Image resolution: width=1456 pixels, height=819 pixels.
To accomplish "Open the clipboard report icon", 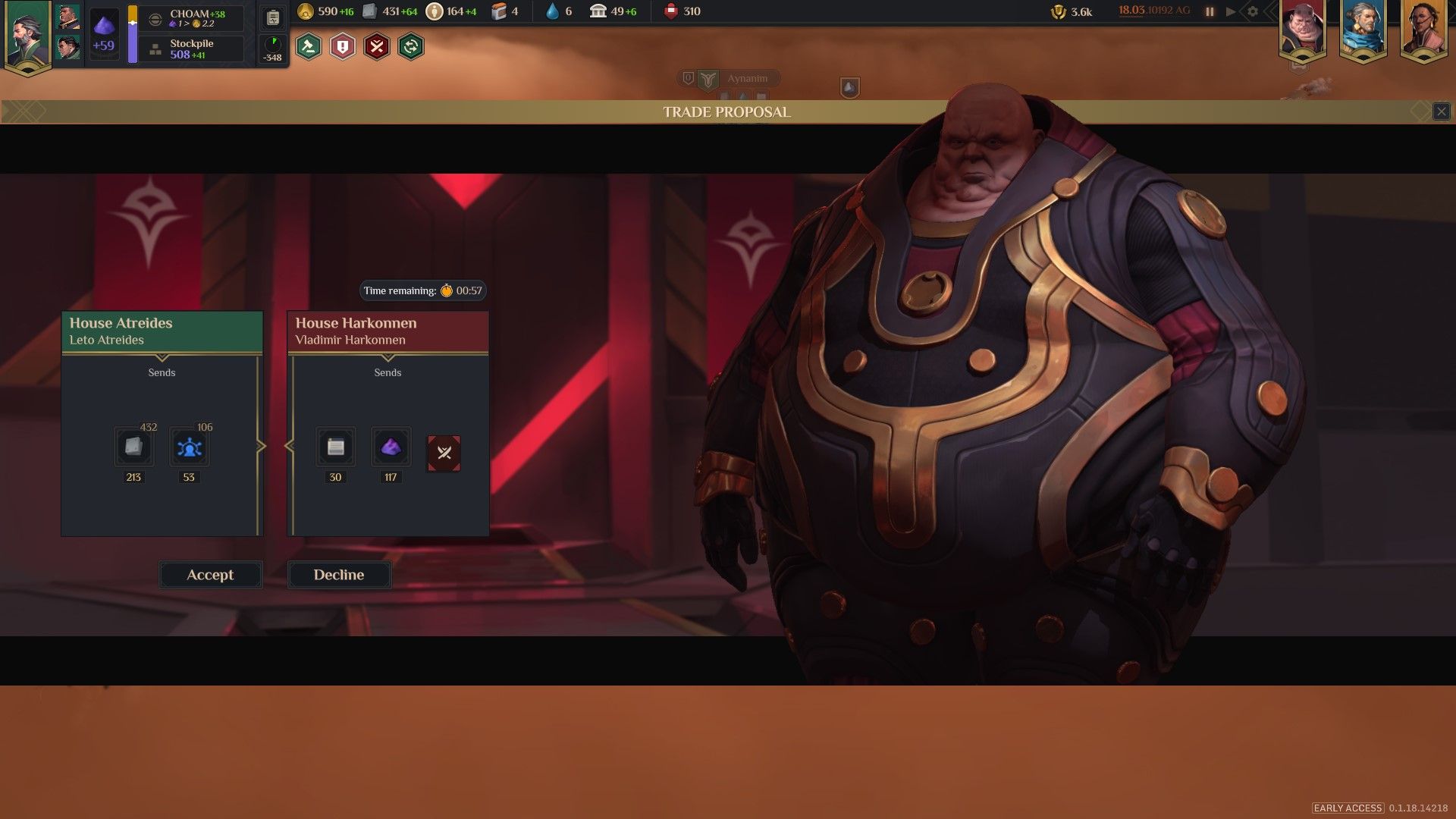I will (x=273, y=18).
